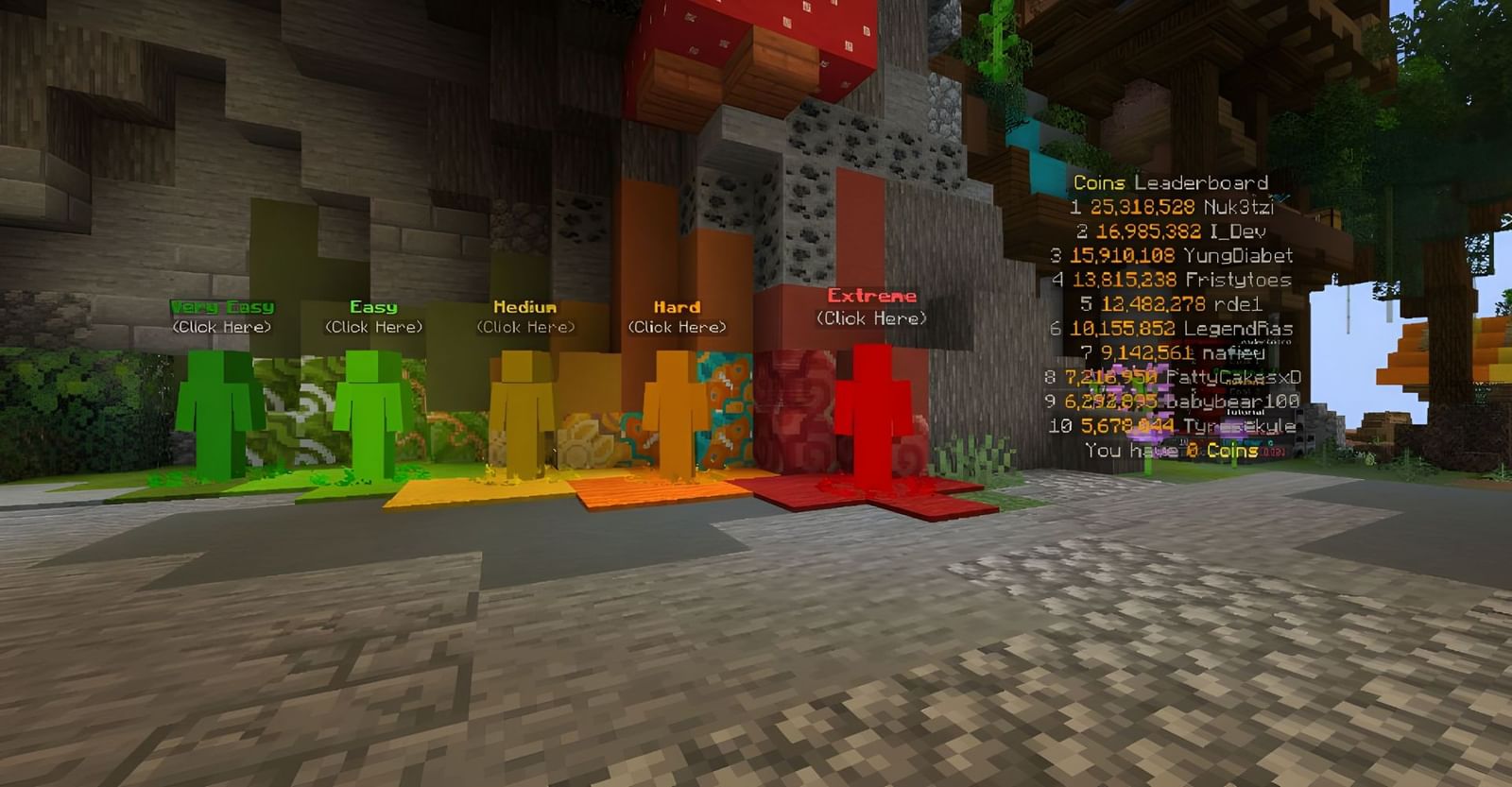Image resolution: width=1512 pixels, height=787 pixels.
Task: Expand Nuk3tzi's first place leaderboard entry
Action: (x=1170, y=209)
